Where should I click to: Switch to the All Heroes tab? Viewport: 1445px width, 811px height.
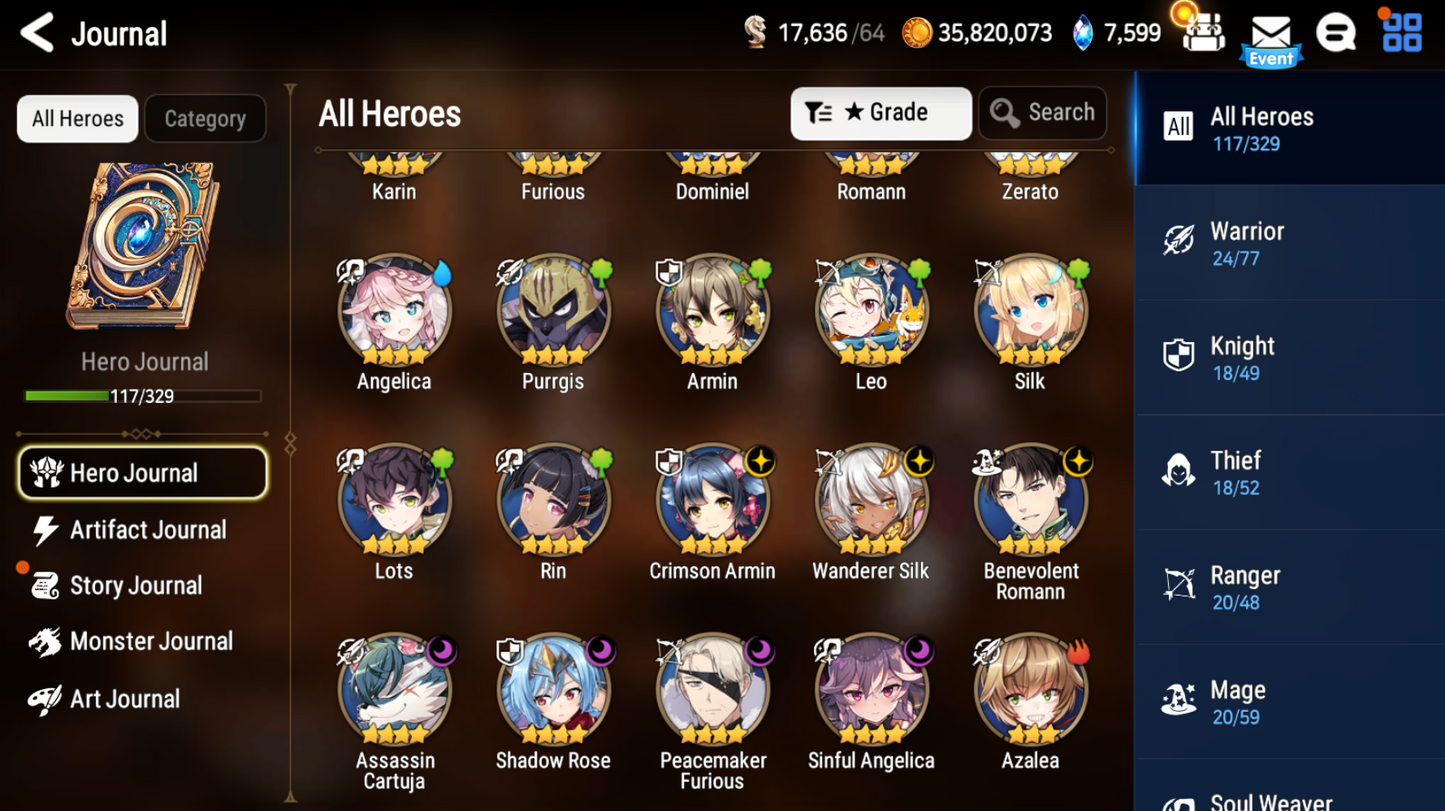pos(77,118)
